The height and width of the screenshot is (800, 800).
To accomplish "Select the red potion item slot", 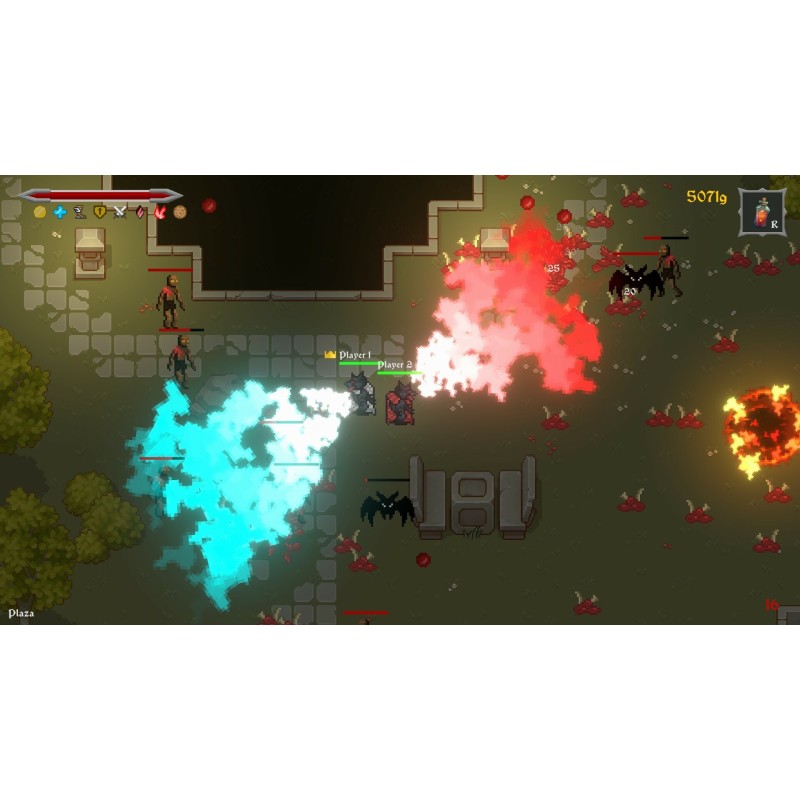I will 763,212.
